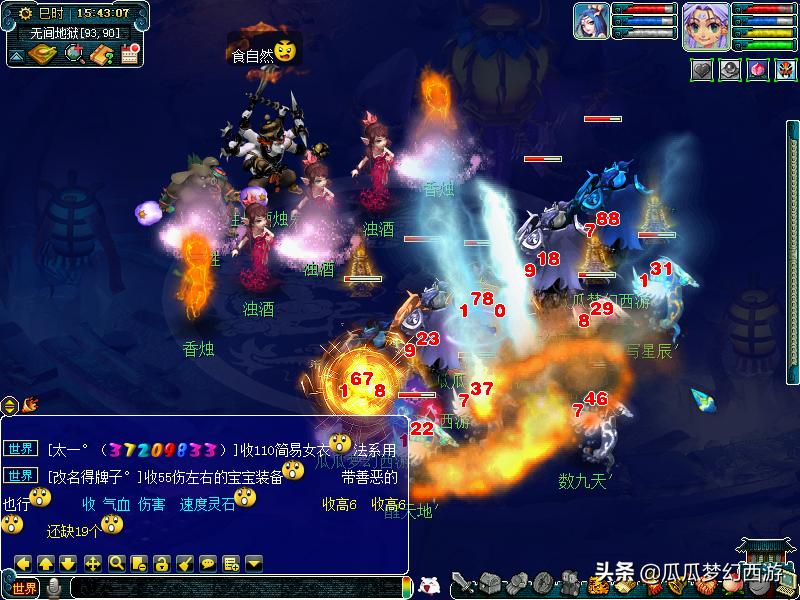Open the minimap magnifier icon
Screen dimensions: 800x600
tap(75, 54)
